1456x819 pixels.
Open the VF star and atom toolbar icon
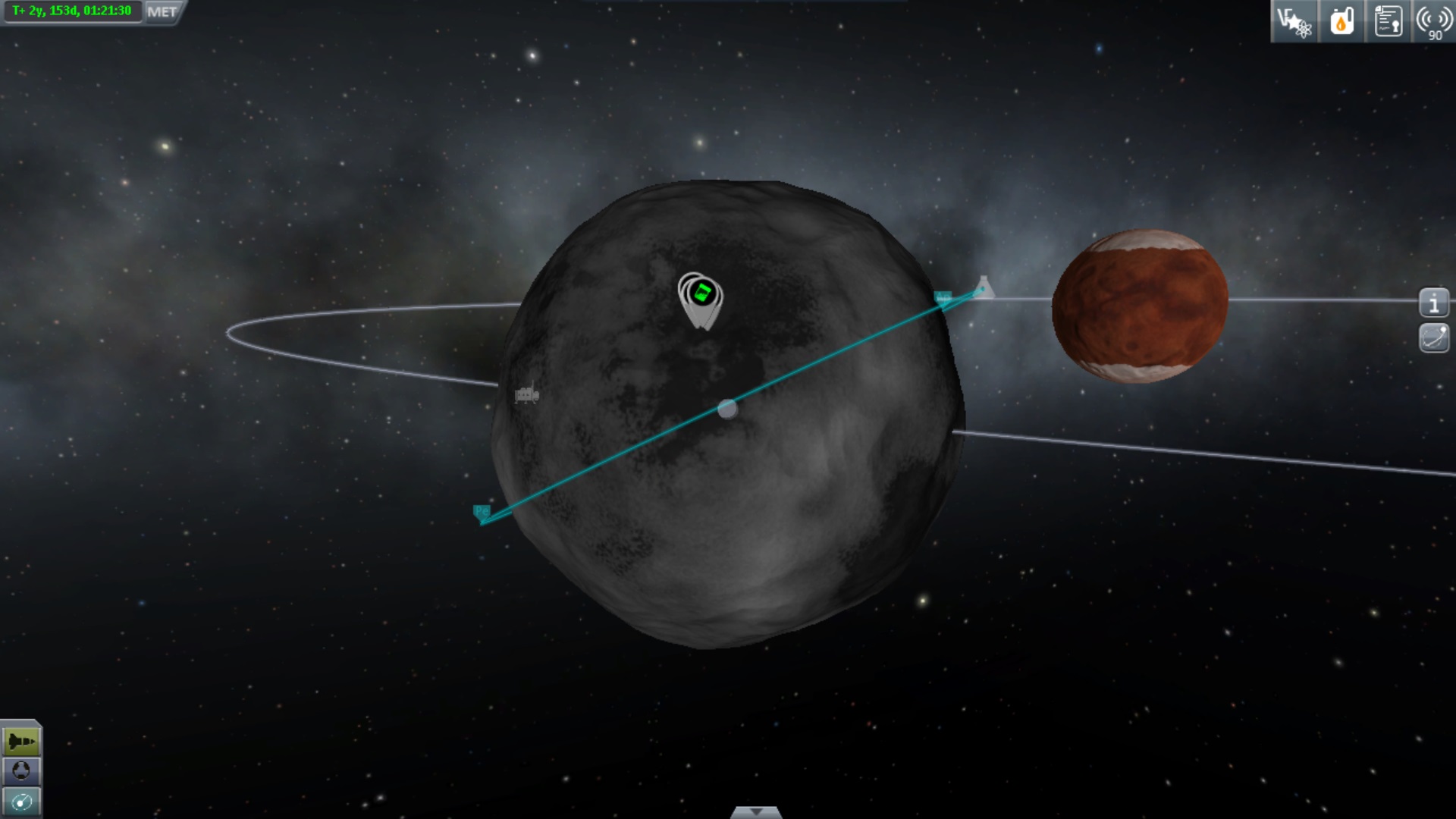coord(1294,21)
